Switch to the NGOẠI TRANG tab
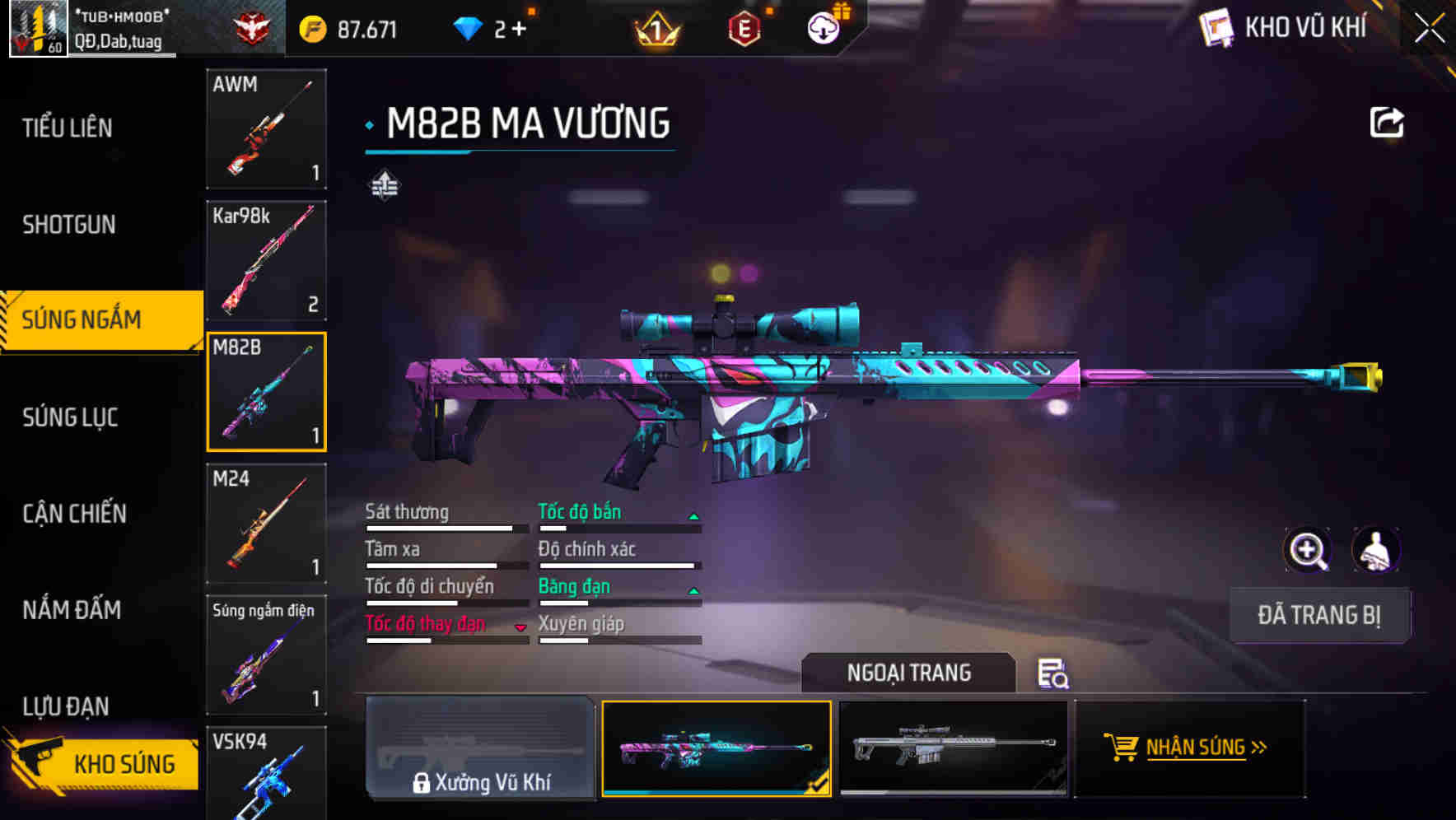1456x820 pixels. click(908, 673)
